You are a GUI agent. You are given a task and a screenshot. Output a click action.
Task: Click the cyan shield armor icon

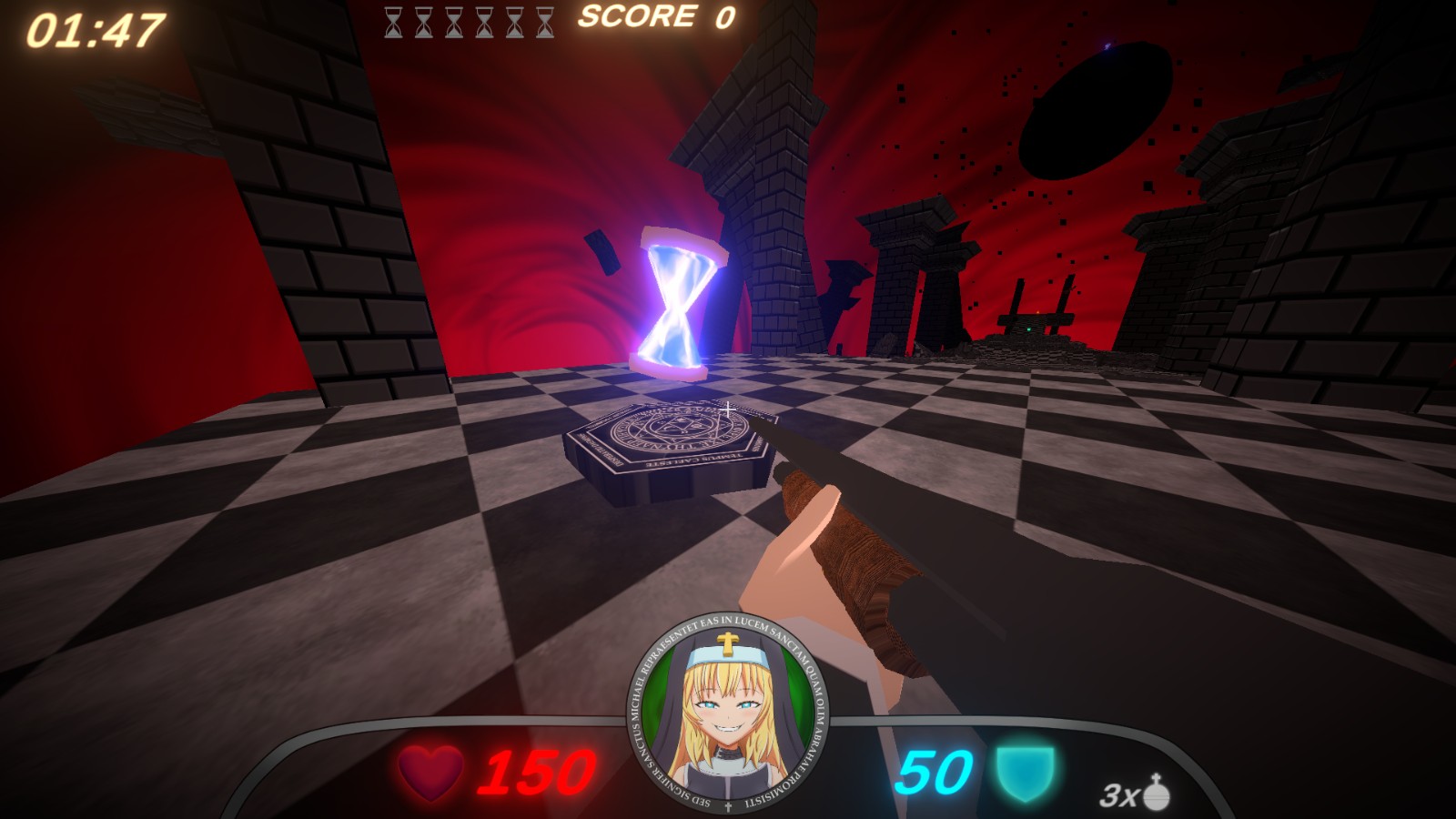coord(1025,773)
